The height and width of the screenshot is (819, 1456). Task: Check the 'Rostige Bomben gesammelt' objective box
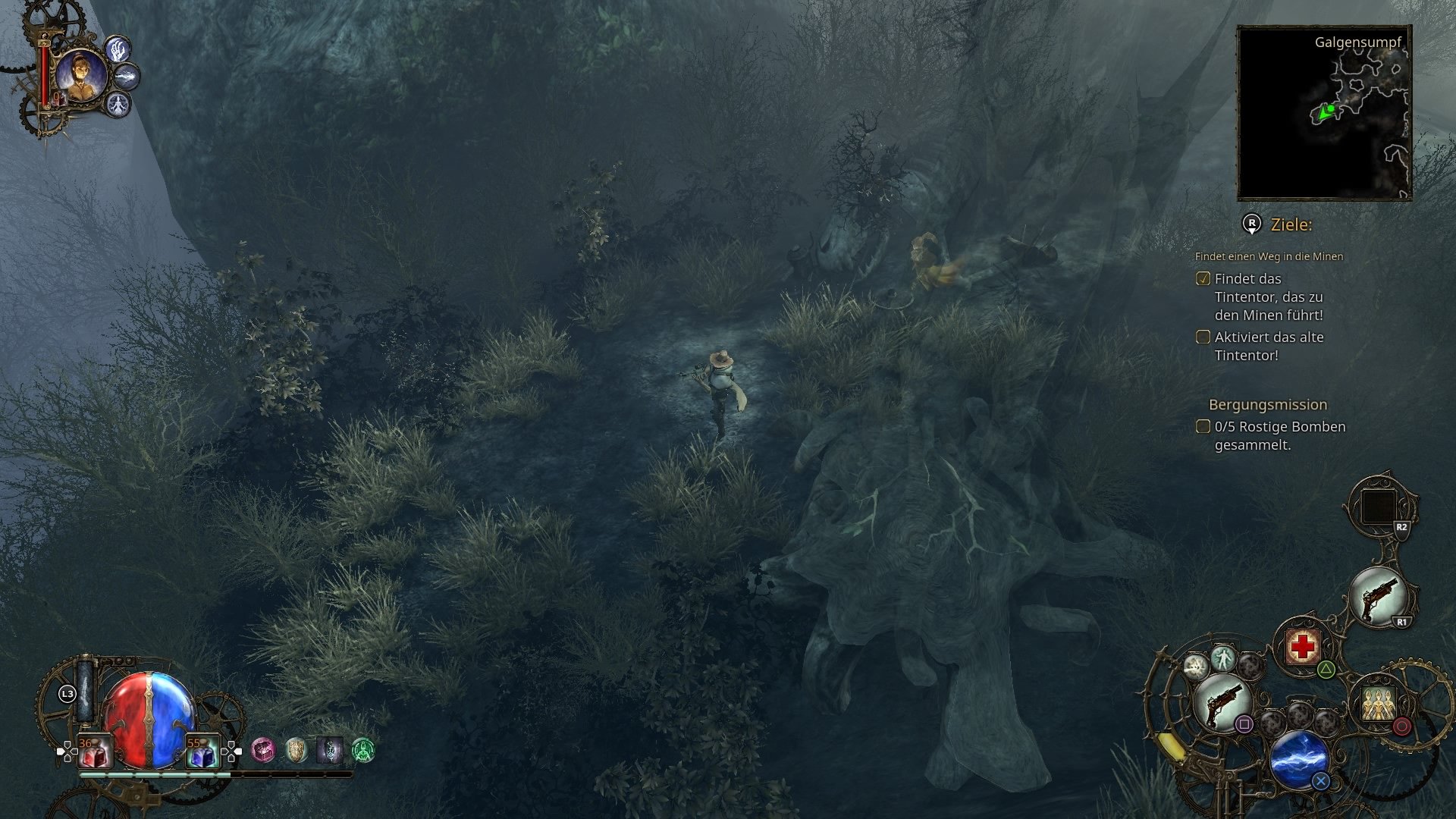1203,426
